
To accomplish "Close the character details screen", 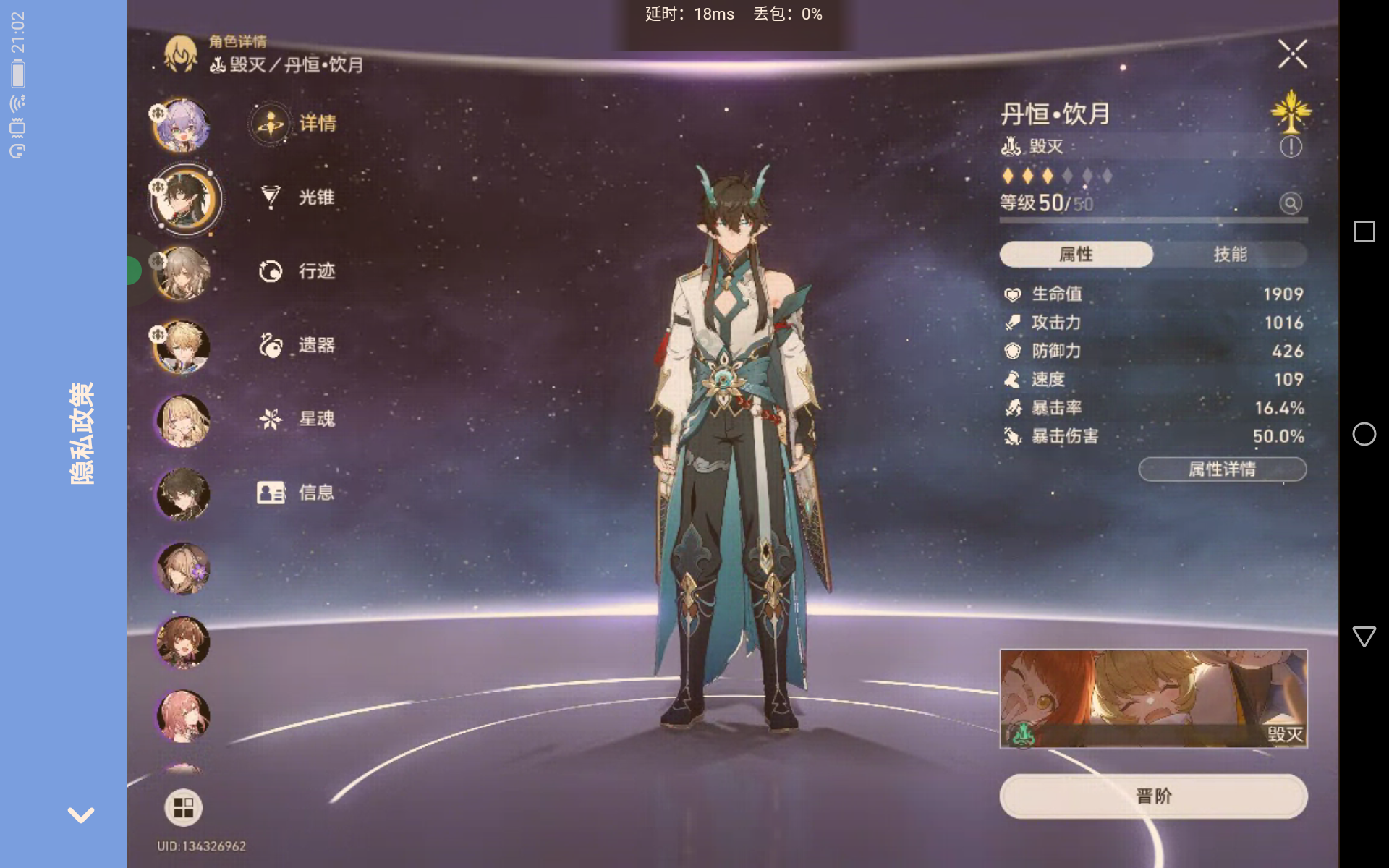I will point(1292,54).
